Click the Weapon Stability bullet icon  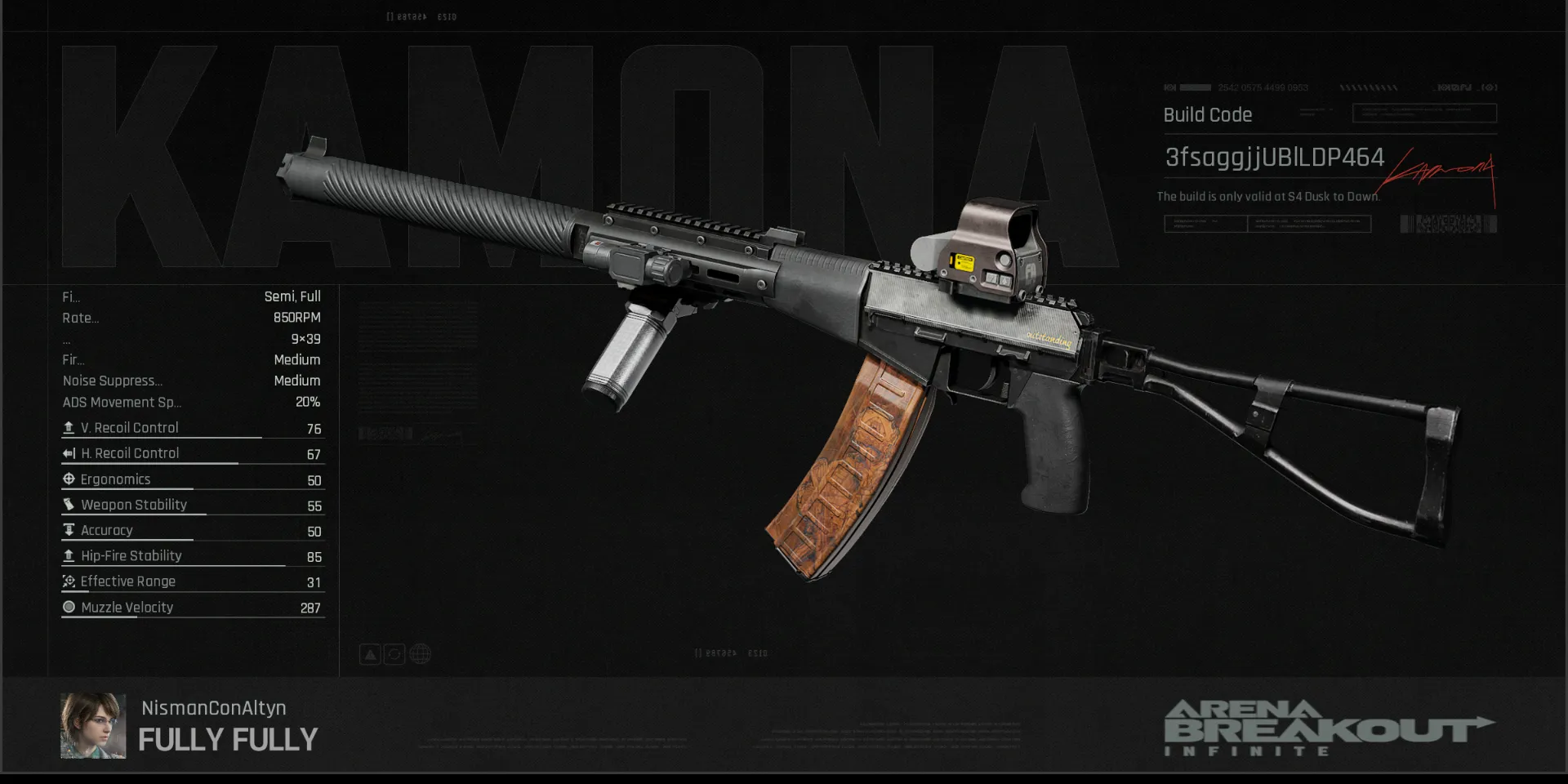[x=69, y=504]
